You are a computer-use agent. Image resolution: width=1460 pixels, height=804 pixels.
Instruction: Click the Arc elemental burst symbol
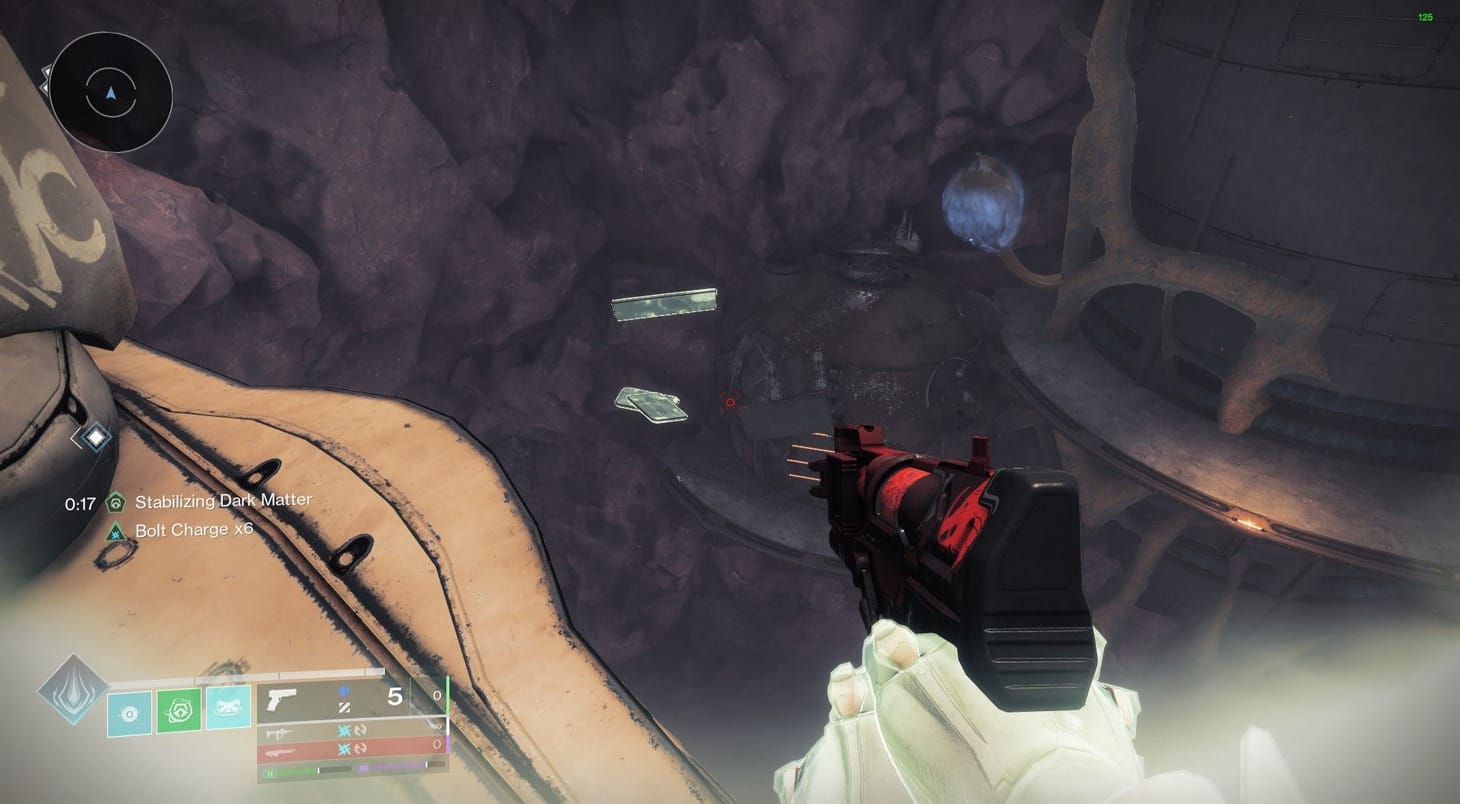[x=344, y=731]
